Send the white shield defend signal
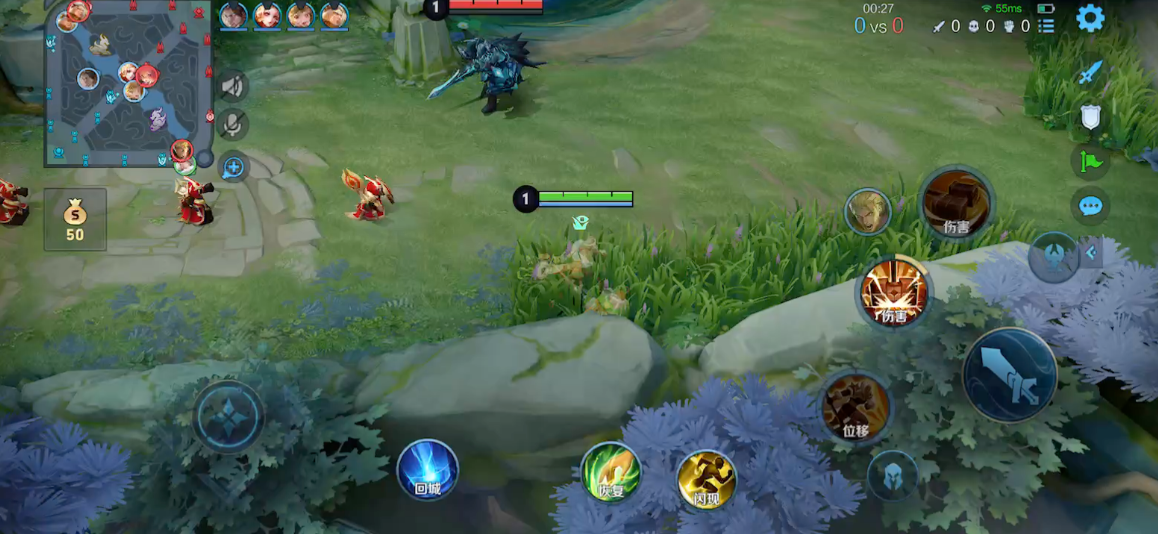 pos(1090,118)
